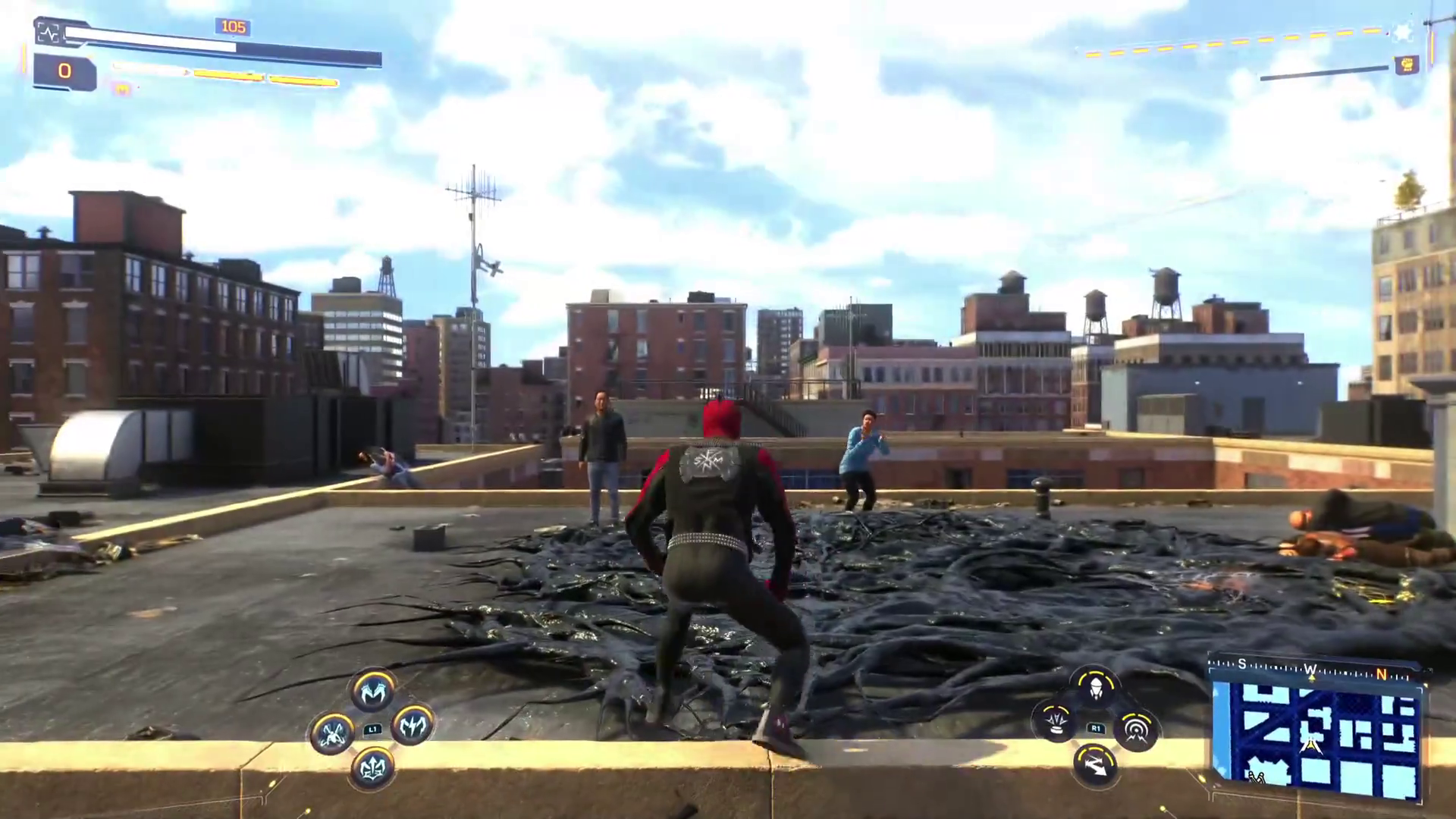Use the lightning bolt spider-arms ability
This screenshot has width=1456, height=819.
pos(412,726)
